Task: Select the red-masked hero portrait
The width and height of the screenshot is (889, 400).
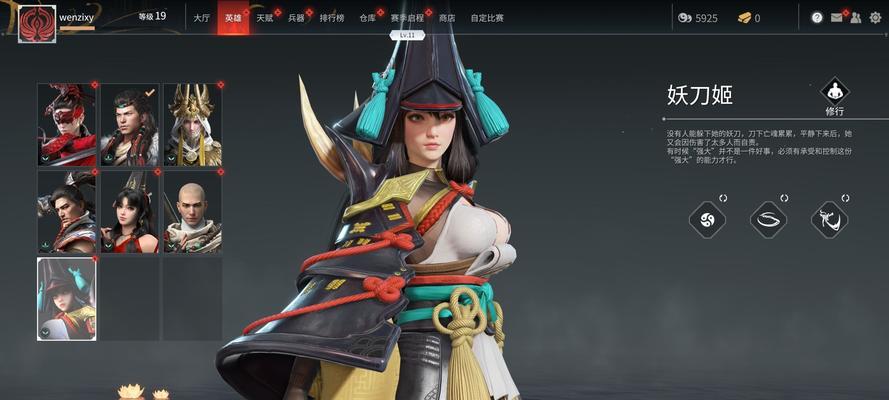Action: (x=67, y=125)
